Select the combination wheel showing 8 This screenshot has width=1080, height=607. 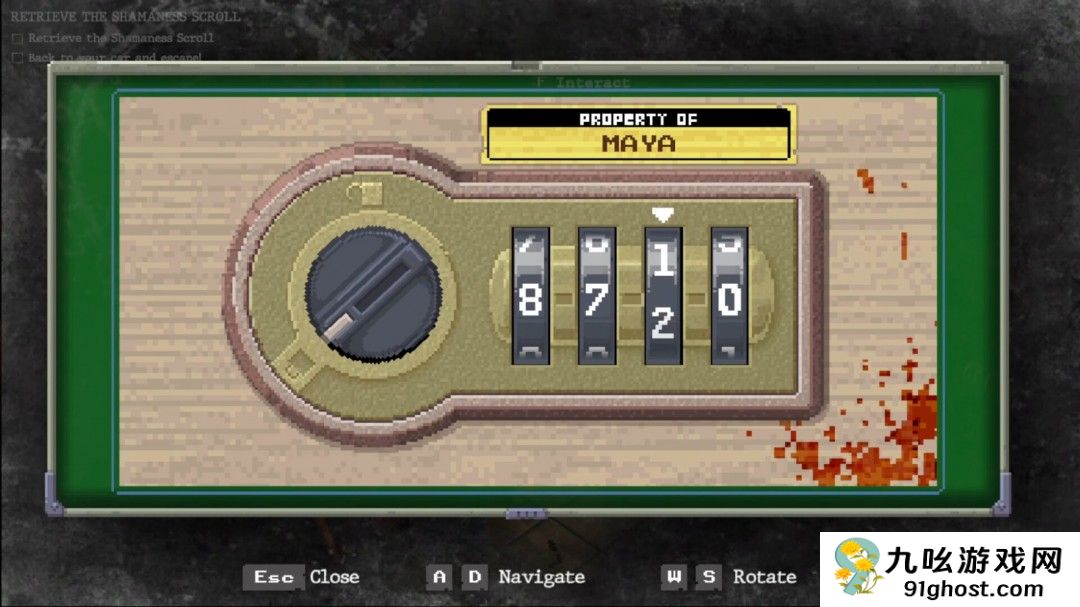pos(530,296)
